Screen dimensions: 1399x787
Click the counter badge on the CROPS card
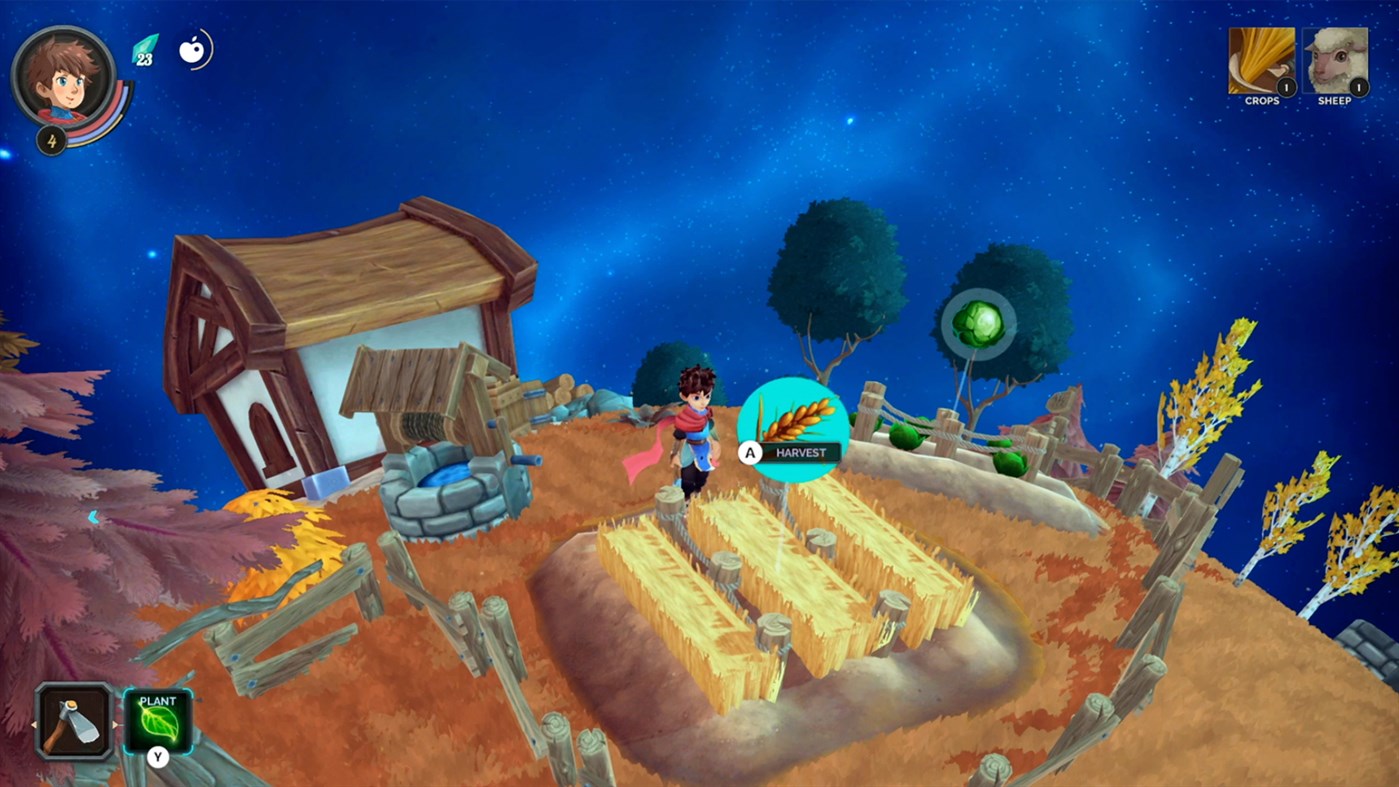point(1286,87)
